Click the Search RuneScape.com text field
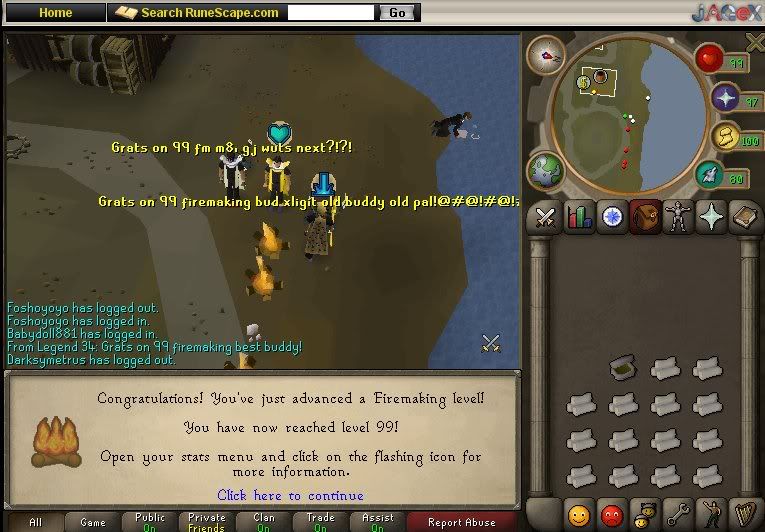This screenshot has height=532, width=765. click(x=331, y=13)
